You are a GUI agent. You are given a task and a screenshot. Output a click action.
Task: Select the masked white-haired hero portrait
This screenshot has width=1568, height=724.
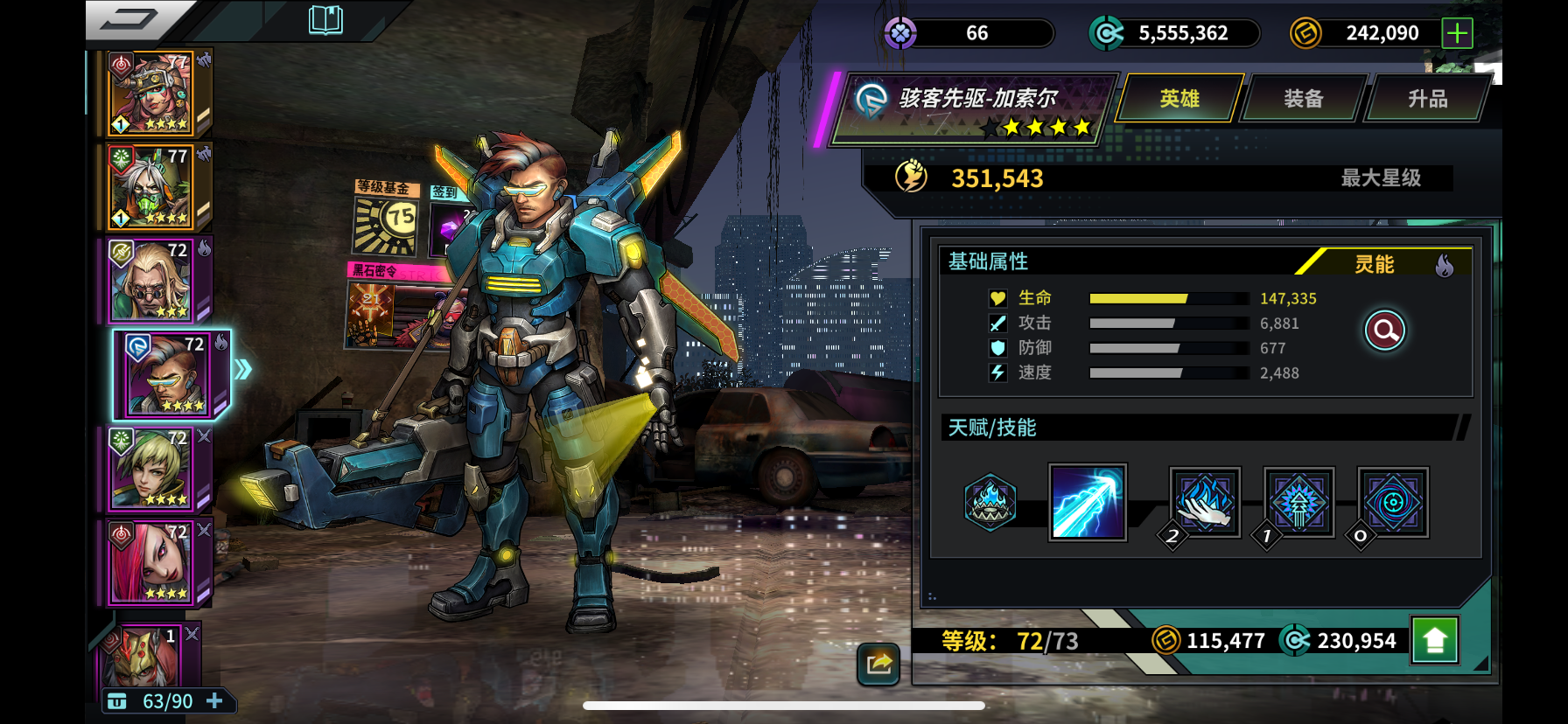[x=152, y=186]
